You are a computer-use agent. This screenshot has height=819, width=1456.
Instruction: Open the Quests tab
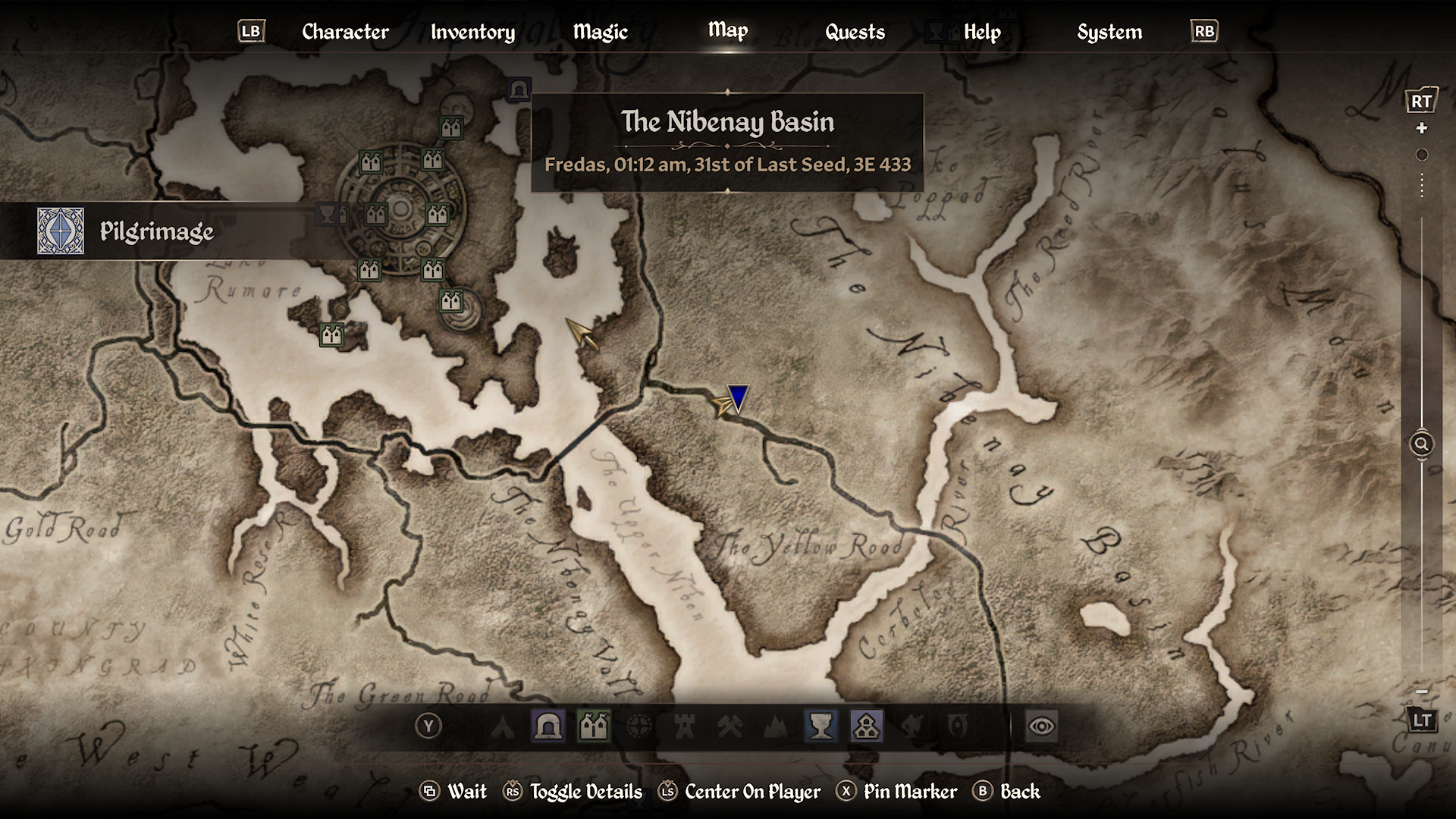coord(855,32)
